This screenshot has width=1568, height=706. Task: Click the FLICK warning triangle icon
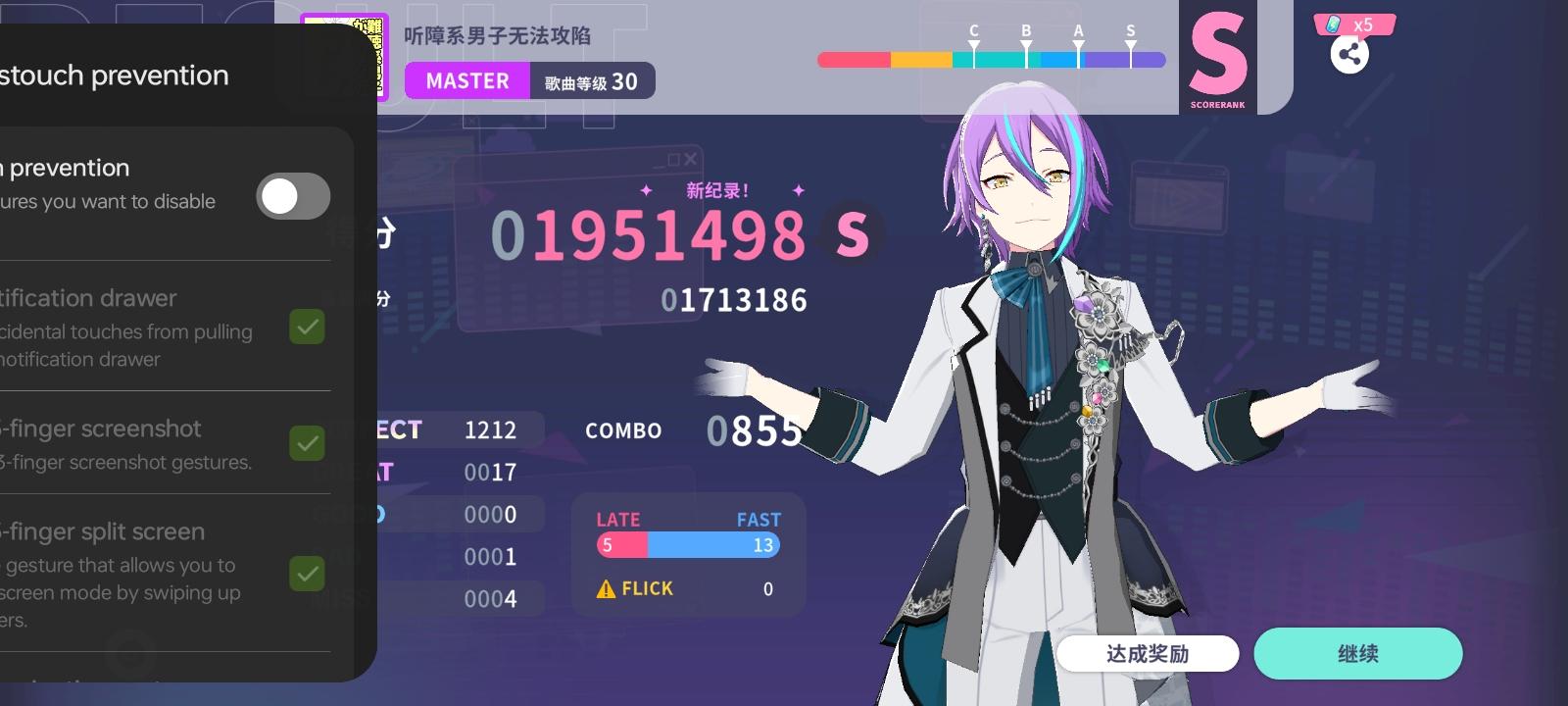click(607, 588)
